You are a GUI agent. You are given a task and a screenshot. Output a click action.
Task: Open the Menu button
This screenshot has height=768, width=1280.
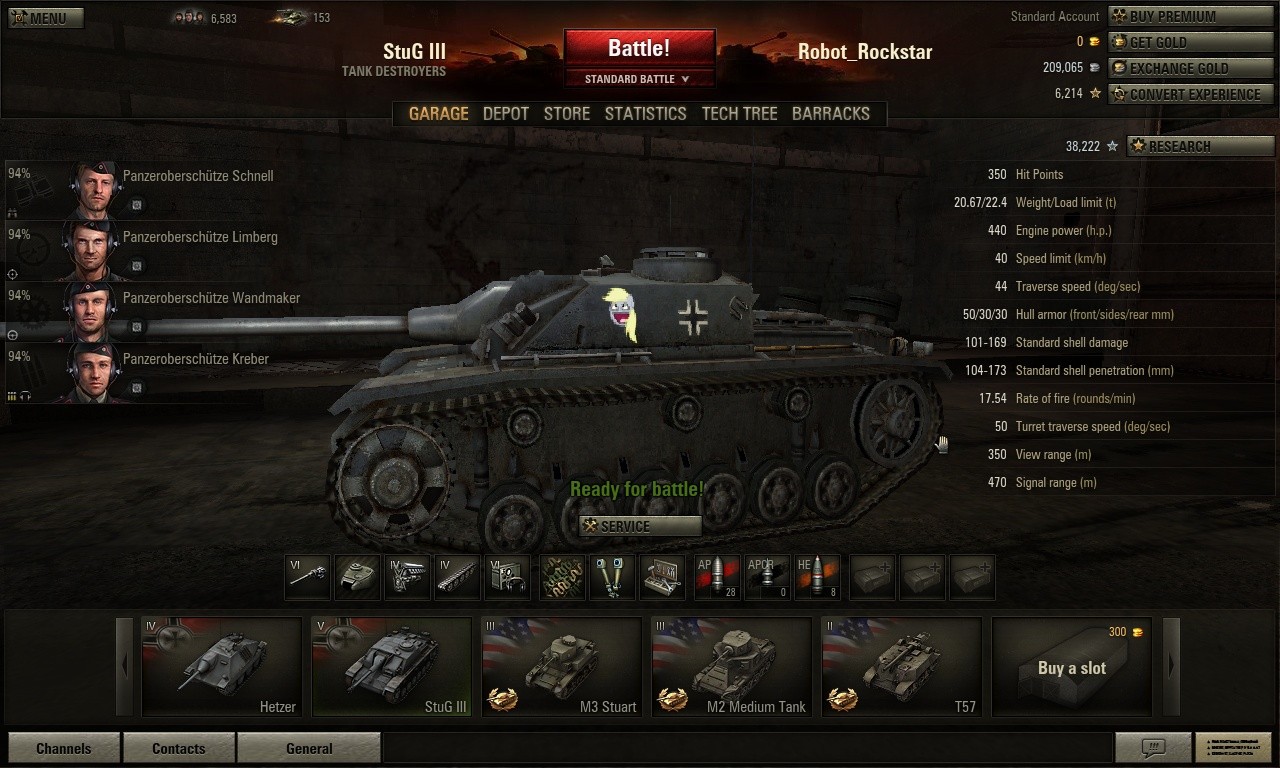point(46,18)
